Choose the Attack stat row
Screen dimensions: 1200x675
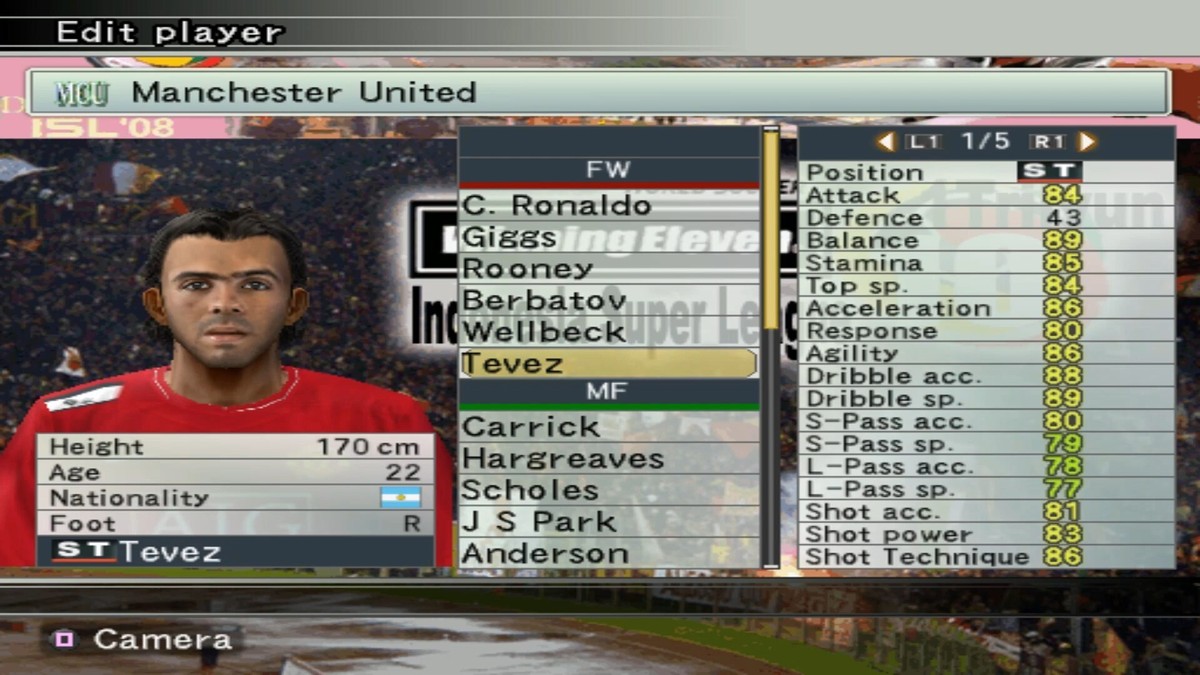point(985,195)
